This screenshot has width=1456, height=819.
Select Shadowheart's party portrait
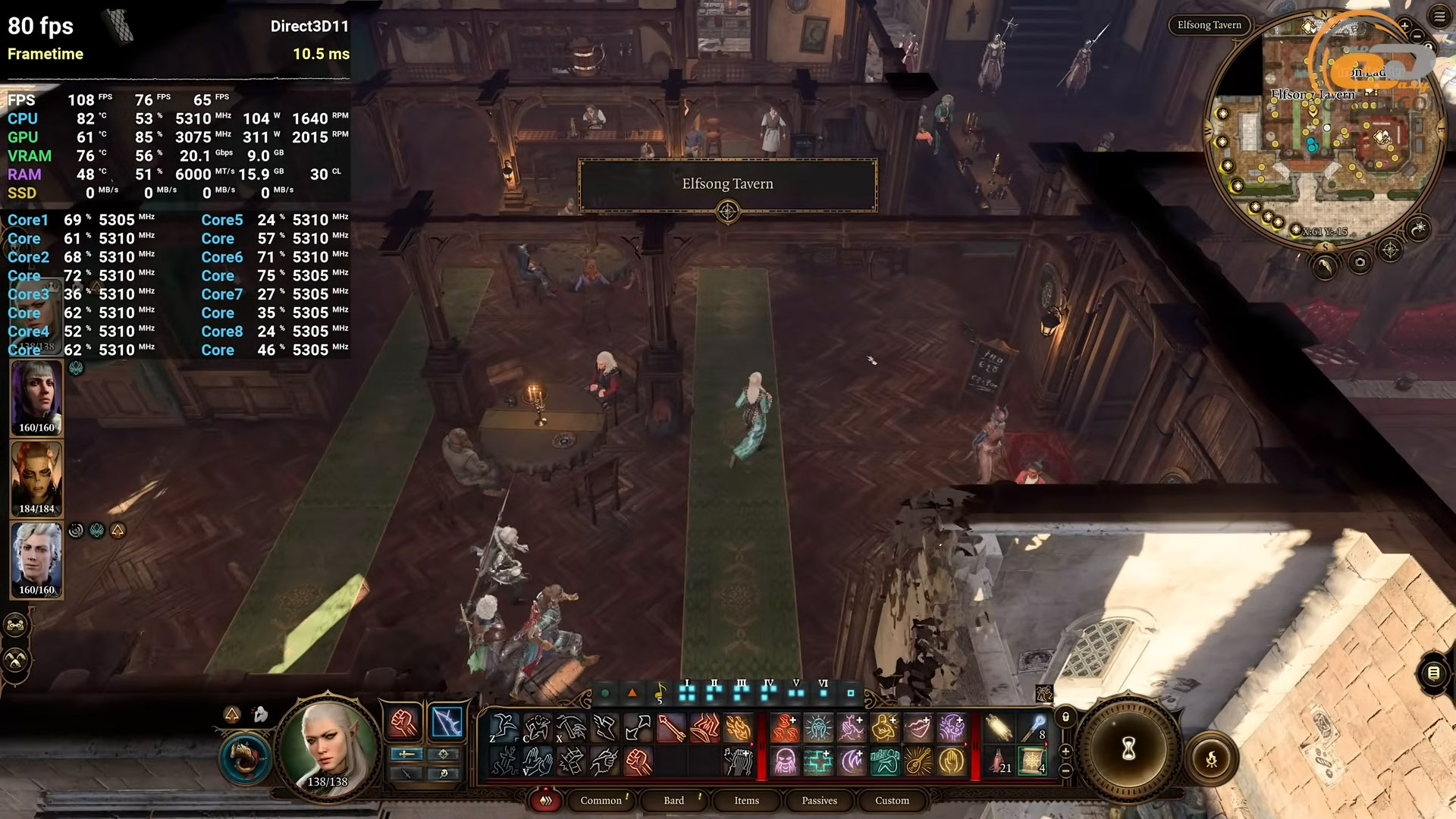coord(36,397)
